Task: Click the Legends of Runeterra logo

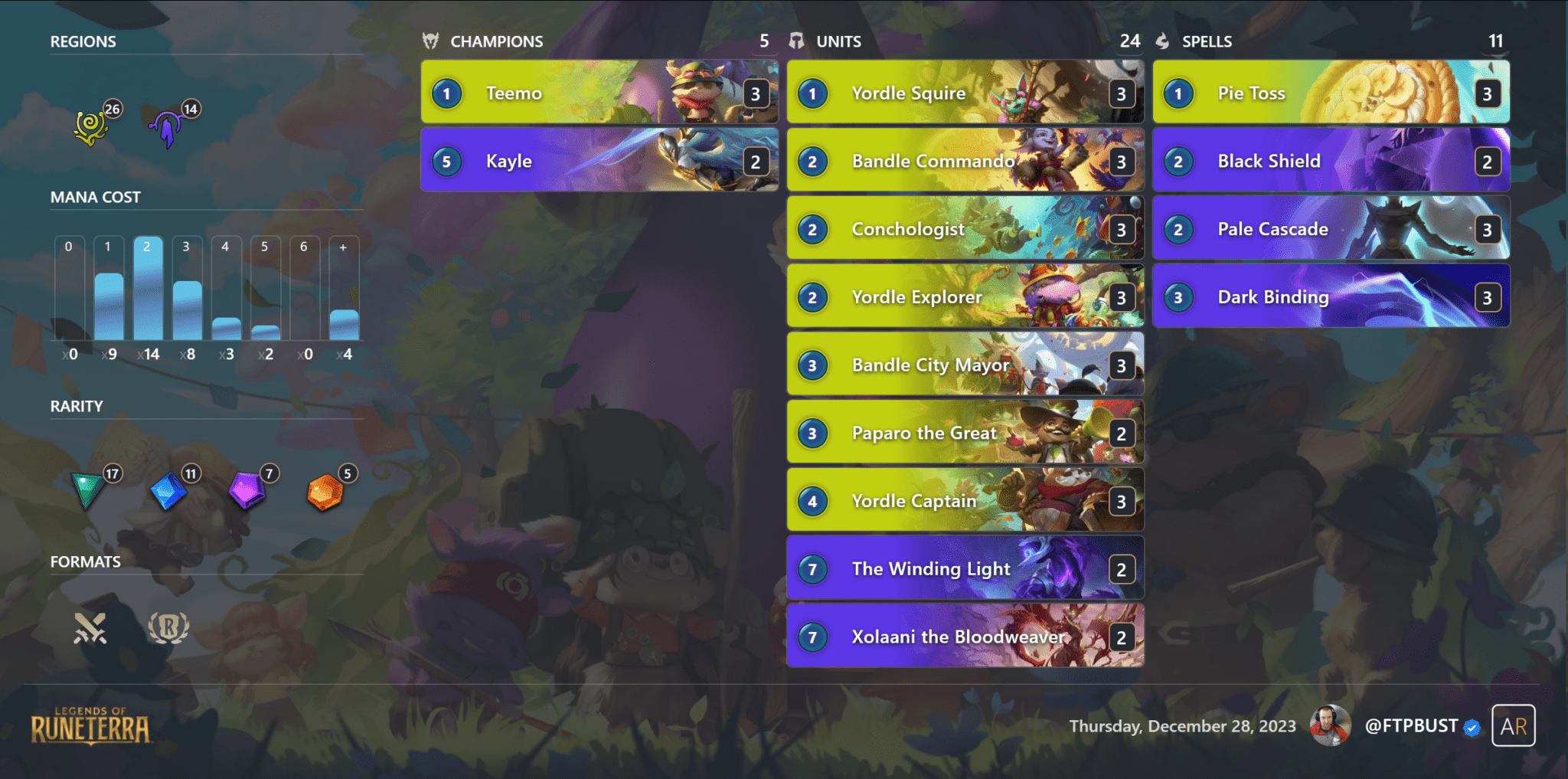Action: 90,726
